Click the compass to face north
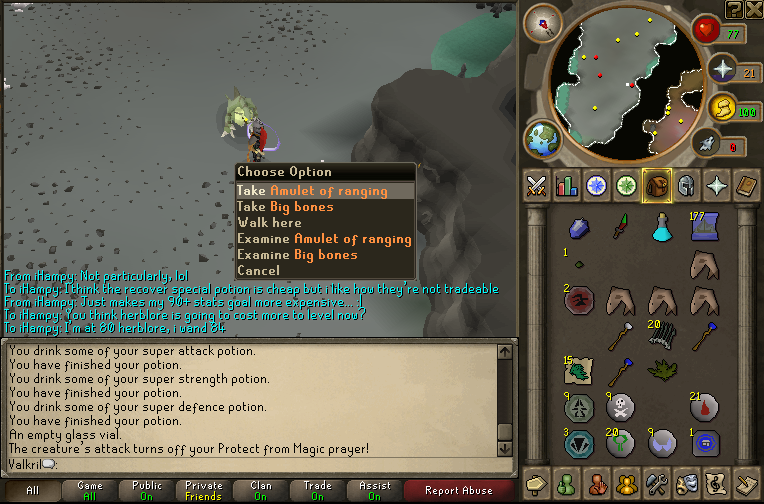 544,24
